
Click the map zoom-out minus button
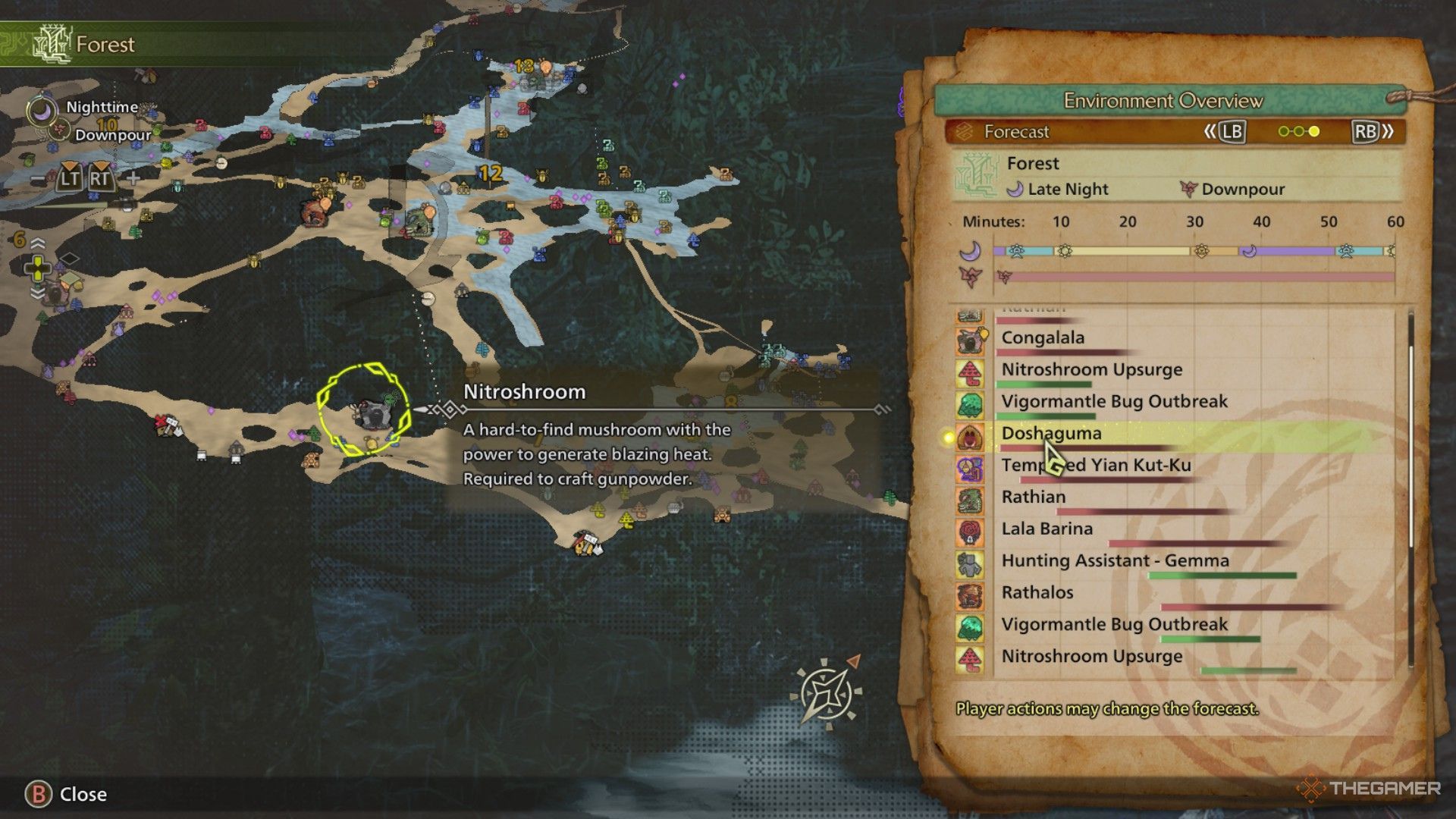coord(38,179)
